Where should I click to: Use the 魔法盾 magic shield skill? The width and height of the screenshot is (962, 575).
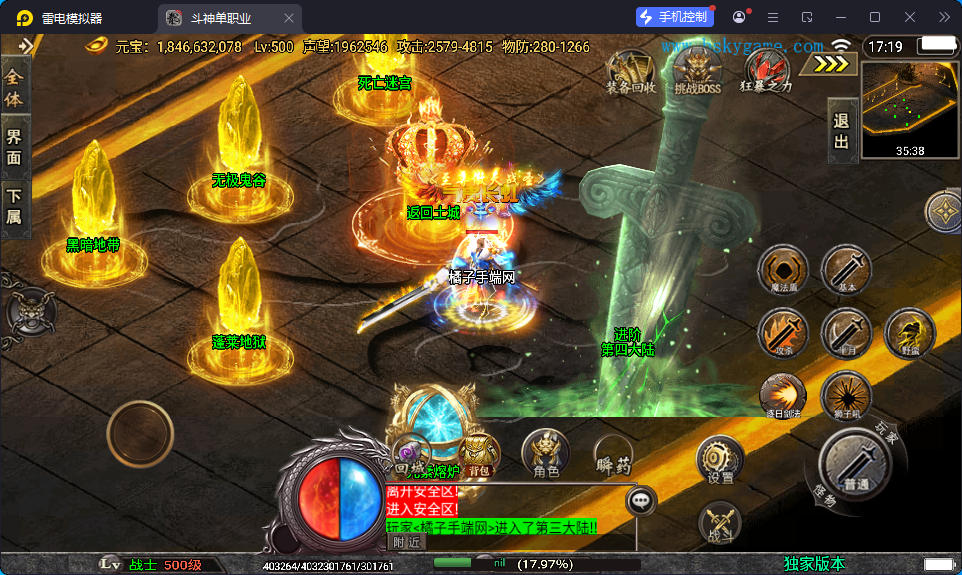(x=783, y=270)
